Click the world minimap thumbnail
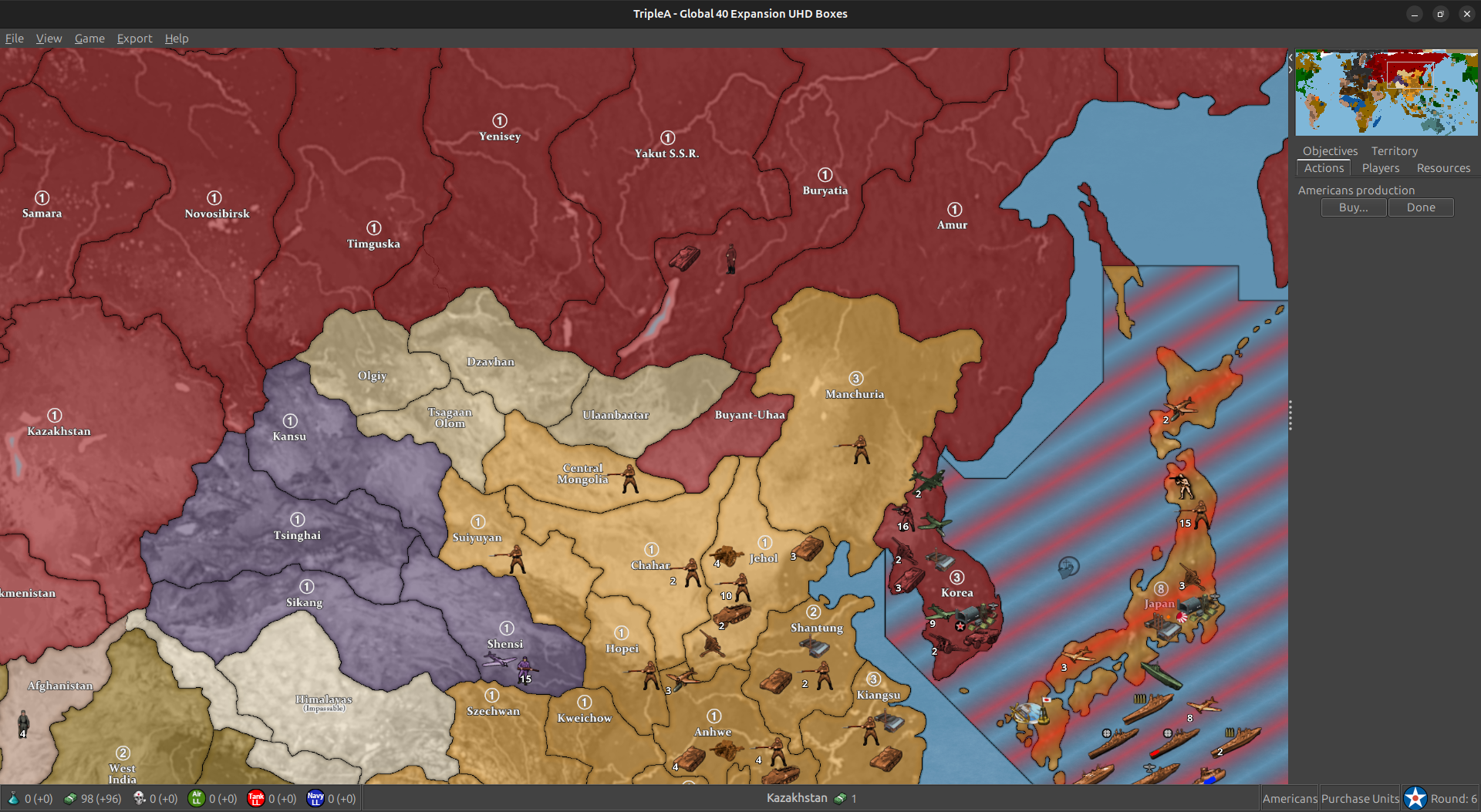The image size is (1481, 812). coord(1386,93)
